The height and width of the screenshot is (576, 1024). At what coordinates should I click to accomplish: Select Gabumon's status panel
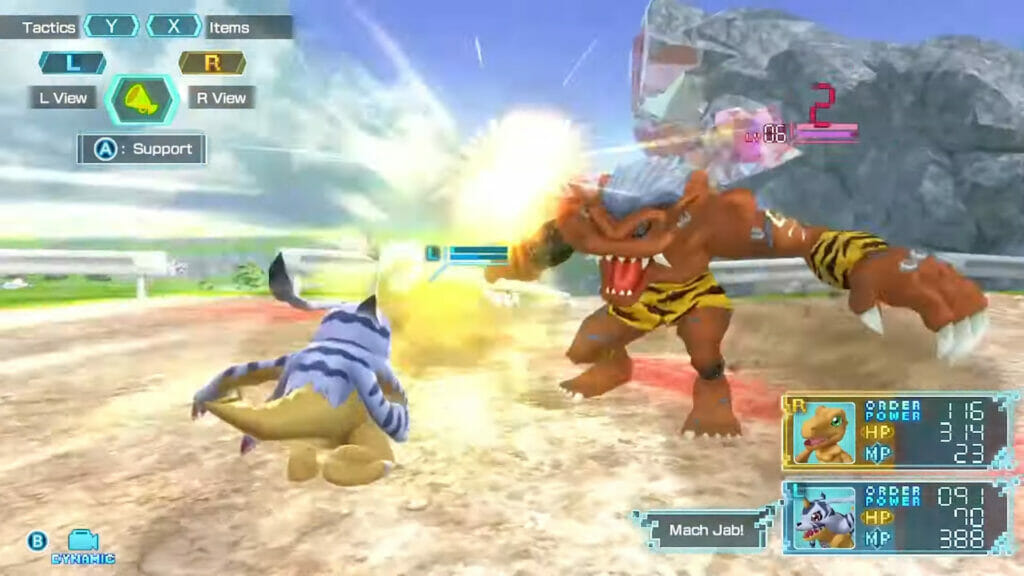coord(900,517)
